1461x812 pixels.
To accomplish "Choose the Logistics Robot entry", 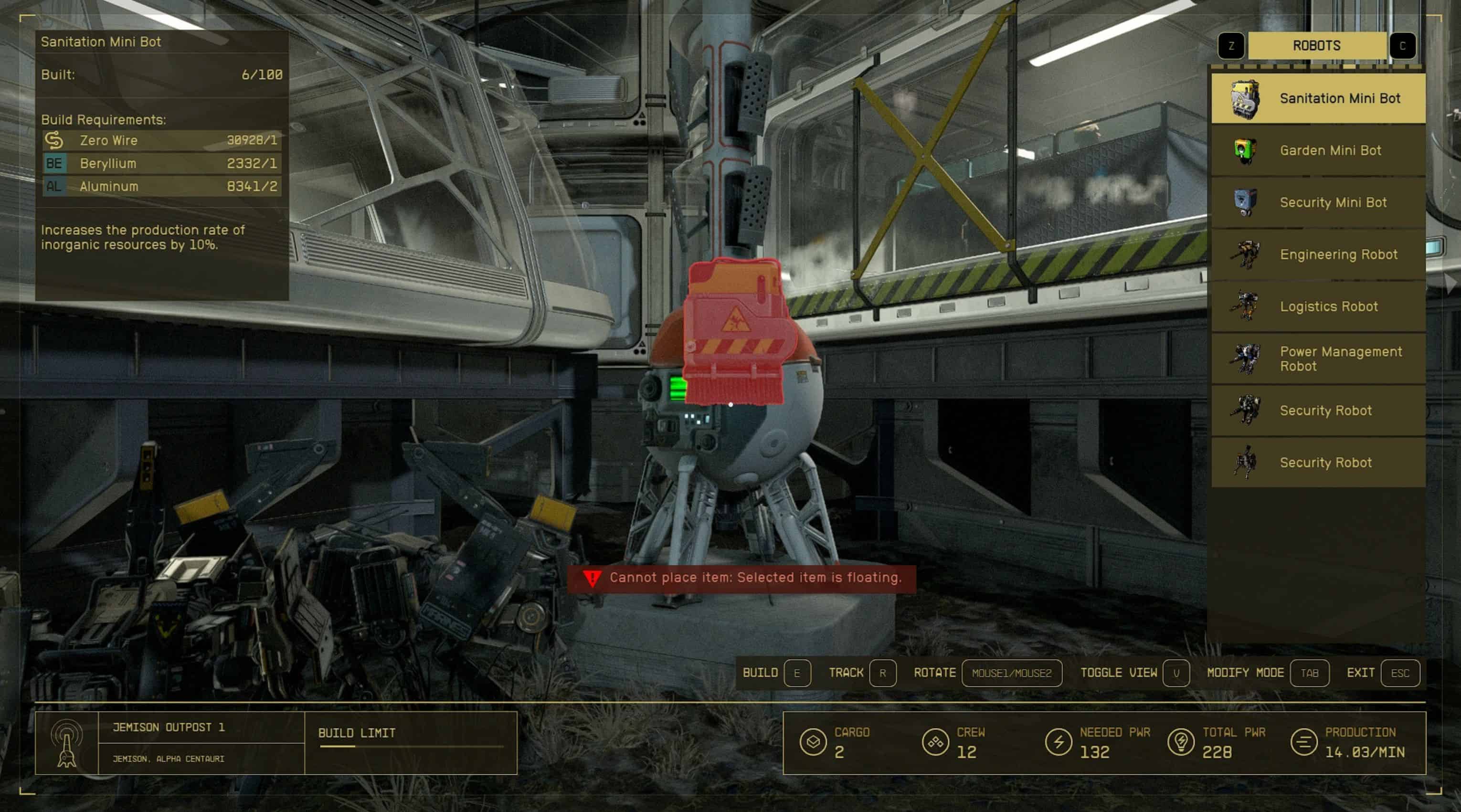I will coord(1318,307).
